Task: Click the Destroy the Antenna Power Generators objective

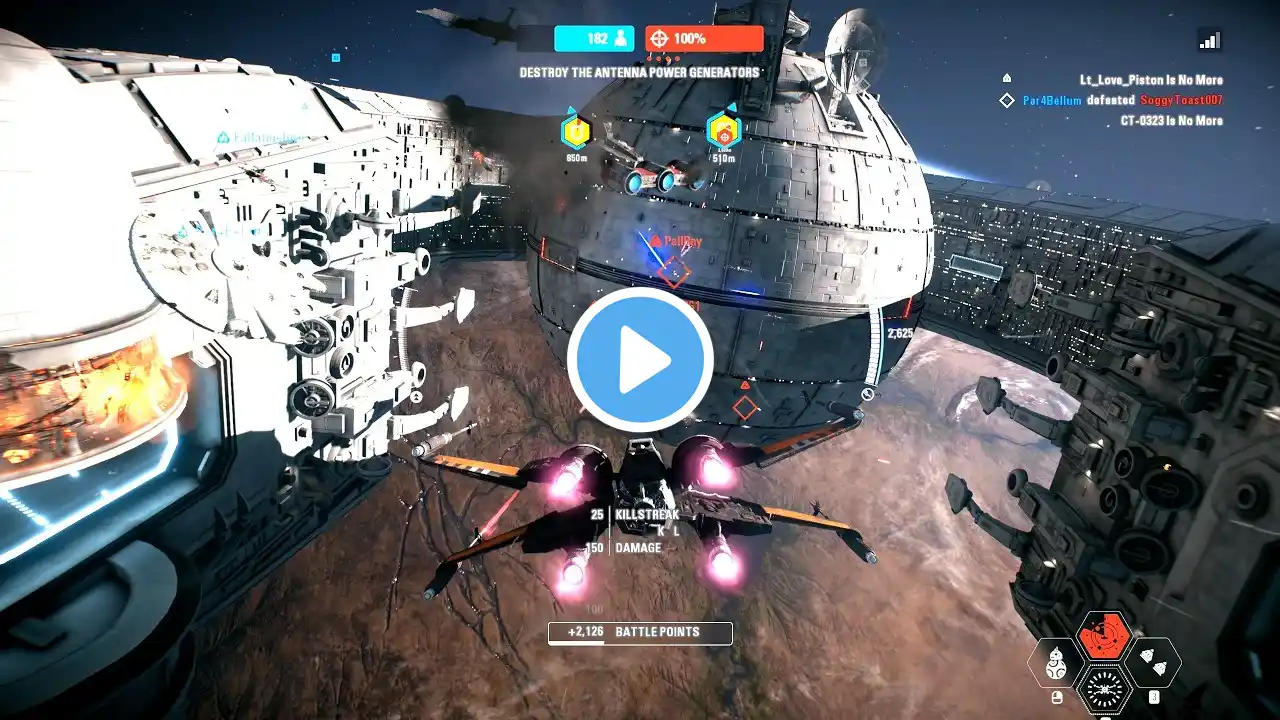Action: pos(639,72)
